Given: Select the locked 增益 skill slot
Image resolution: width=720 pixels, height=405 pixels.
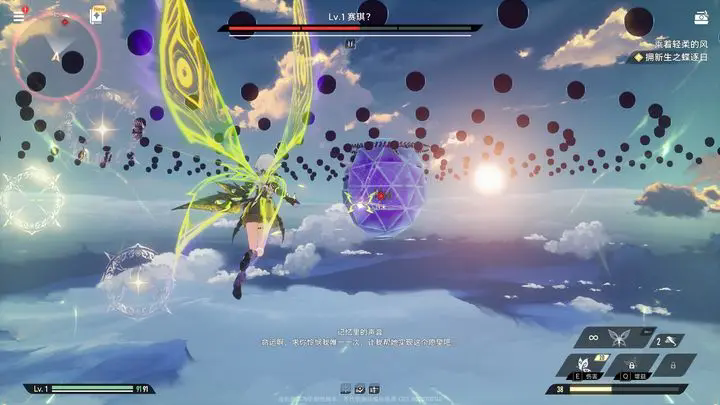Looking at the screenshot, I should click(634, 365).
